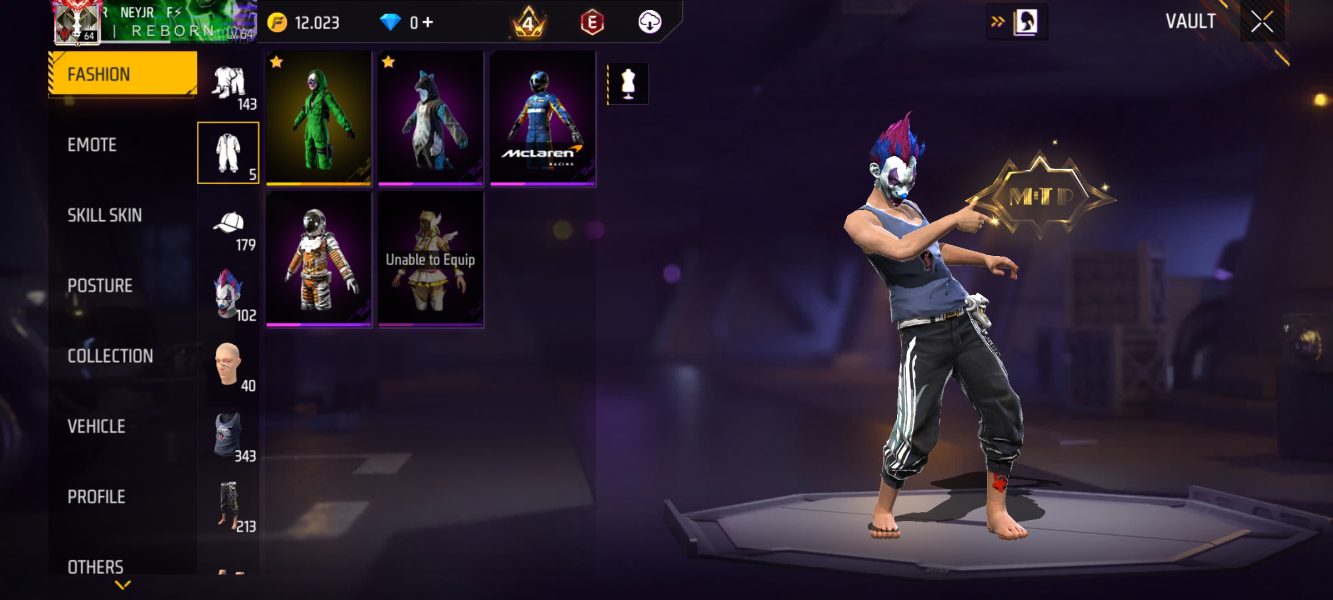1333x600 pixels.
Task: Click the mannequin icon beside the outfits
Action: [628, 85]
